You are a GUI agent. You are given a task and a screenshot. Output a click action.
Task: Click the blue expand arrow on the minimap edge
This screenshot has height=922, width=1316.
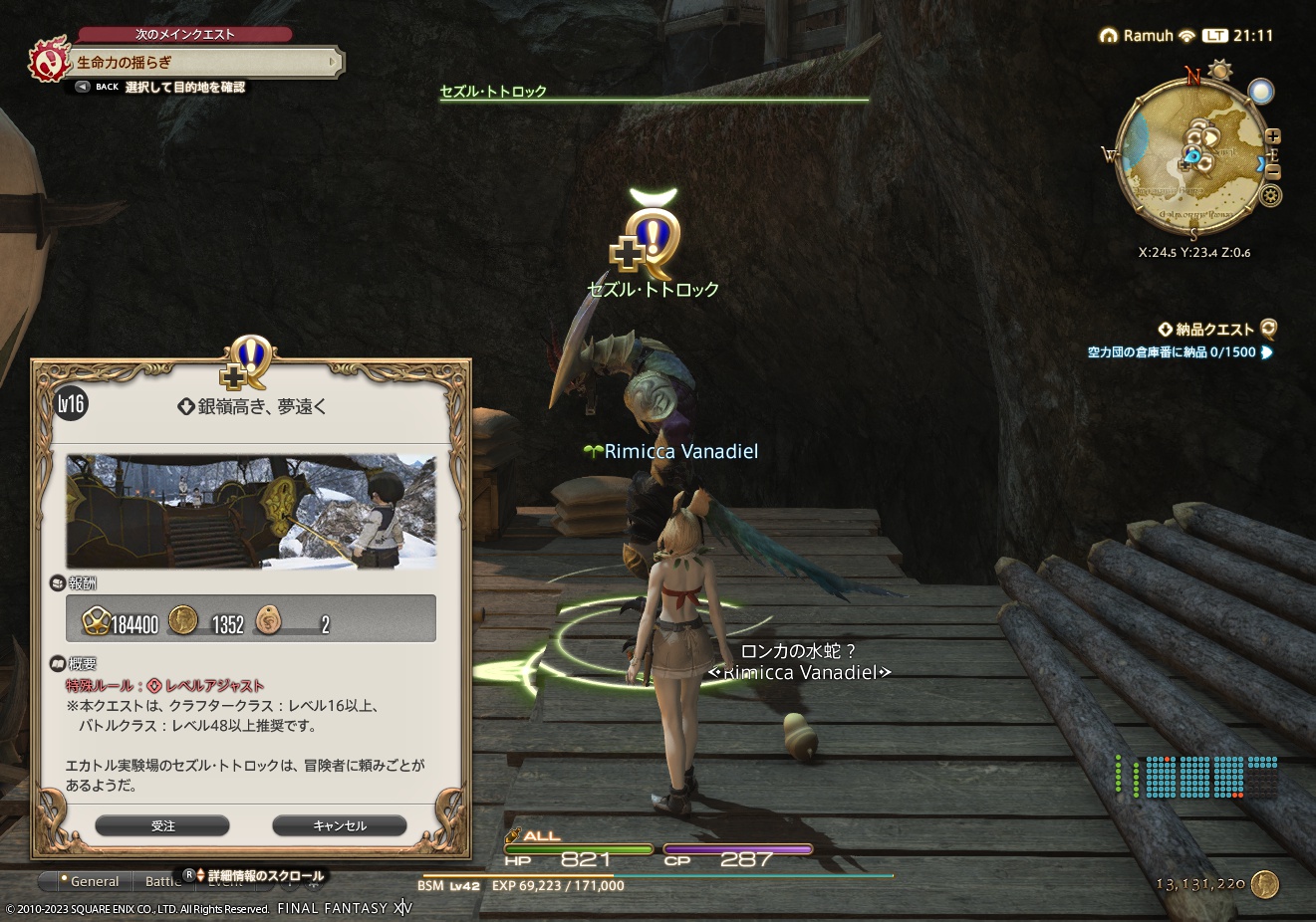(1261, 163)
